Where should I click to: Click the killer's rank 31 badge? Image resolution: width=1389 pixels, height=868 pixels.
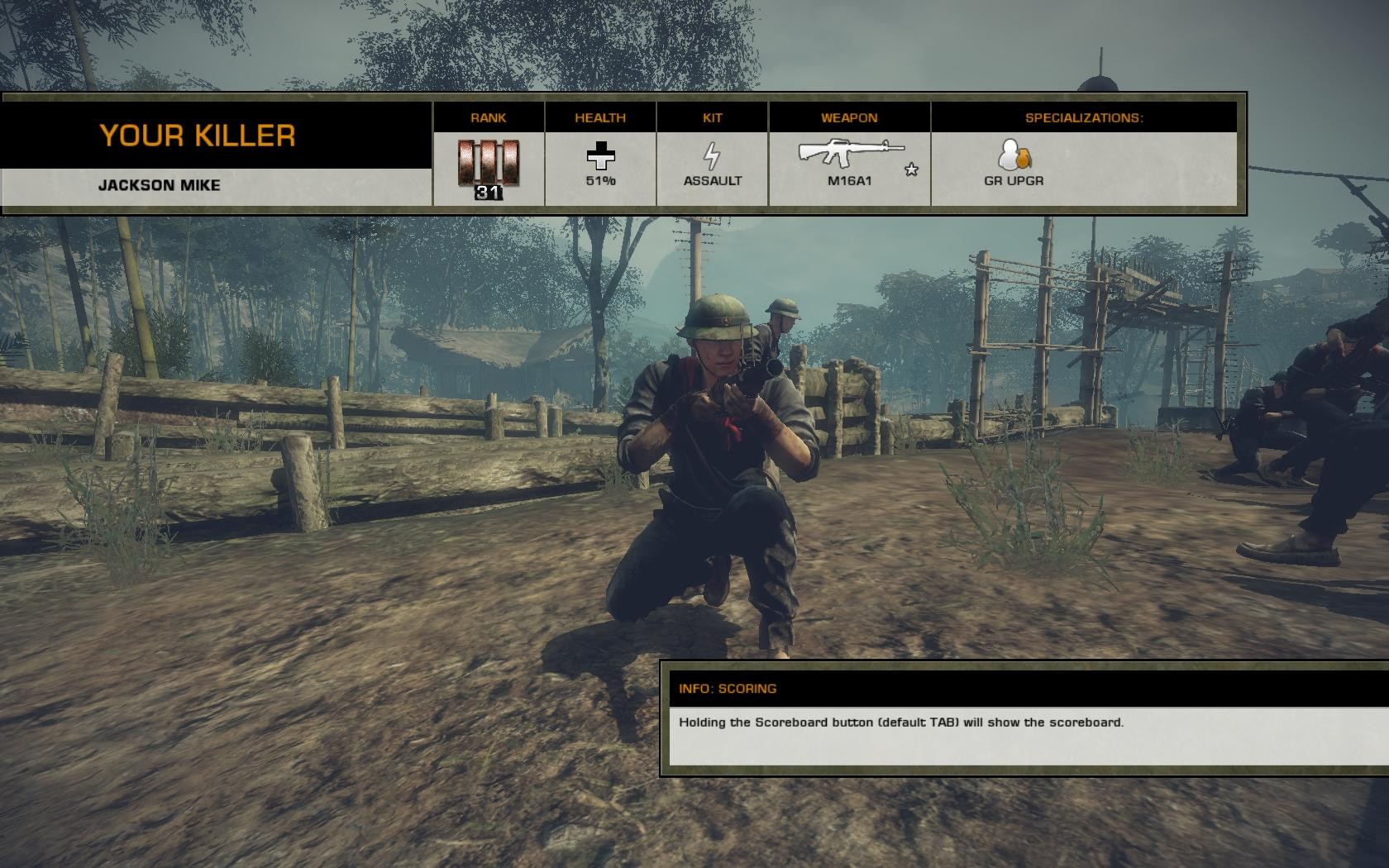[x=489, y=166]
